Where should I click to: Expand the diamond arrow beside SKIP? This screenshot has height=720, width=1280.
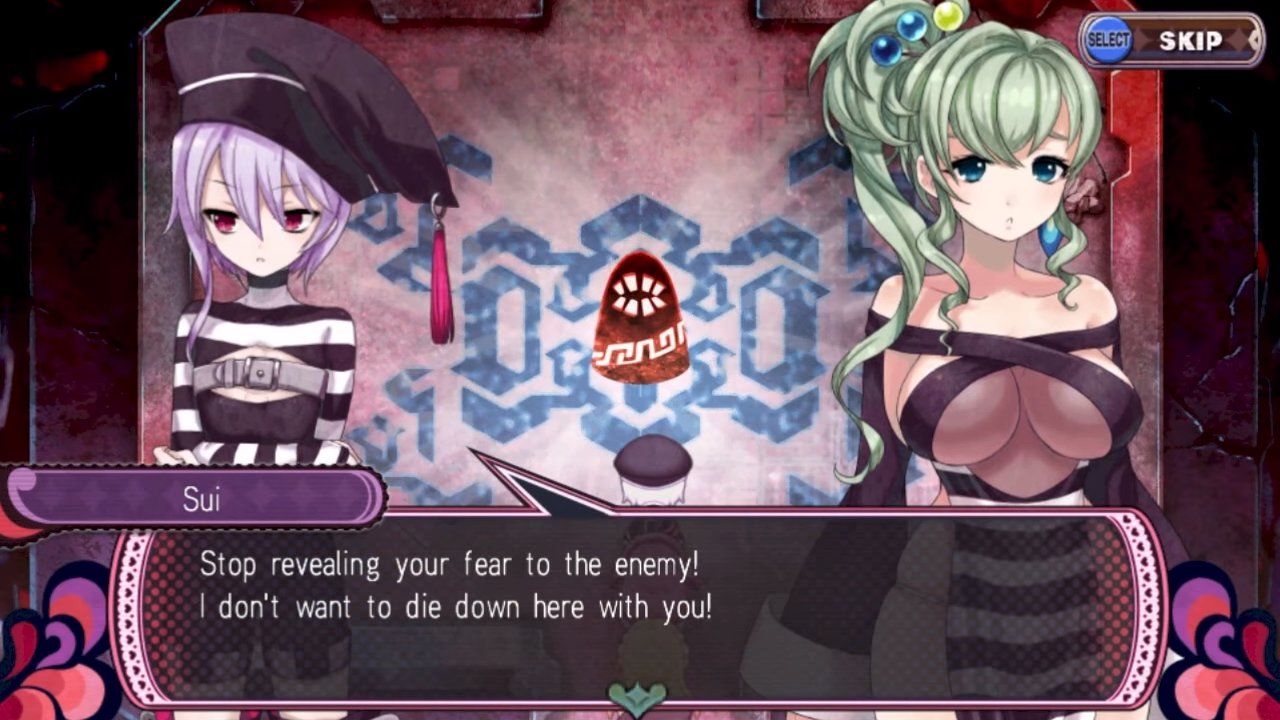coord(1256,41)
